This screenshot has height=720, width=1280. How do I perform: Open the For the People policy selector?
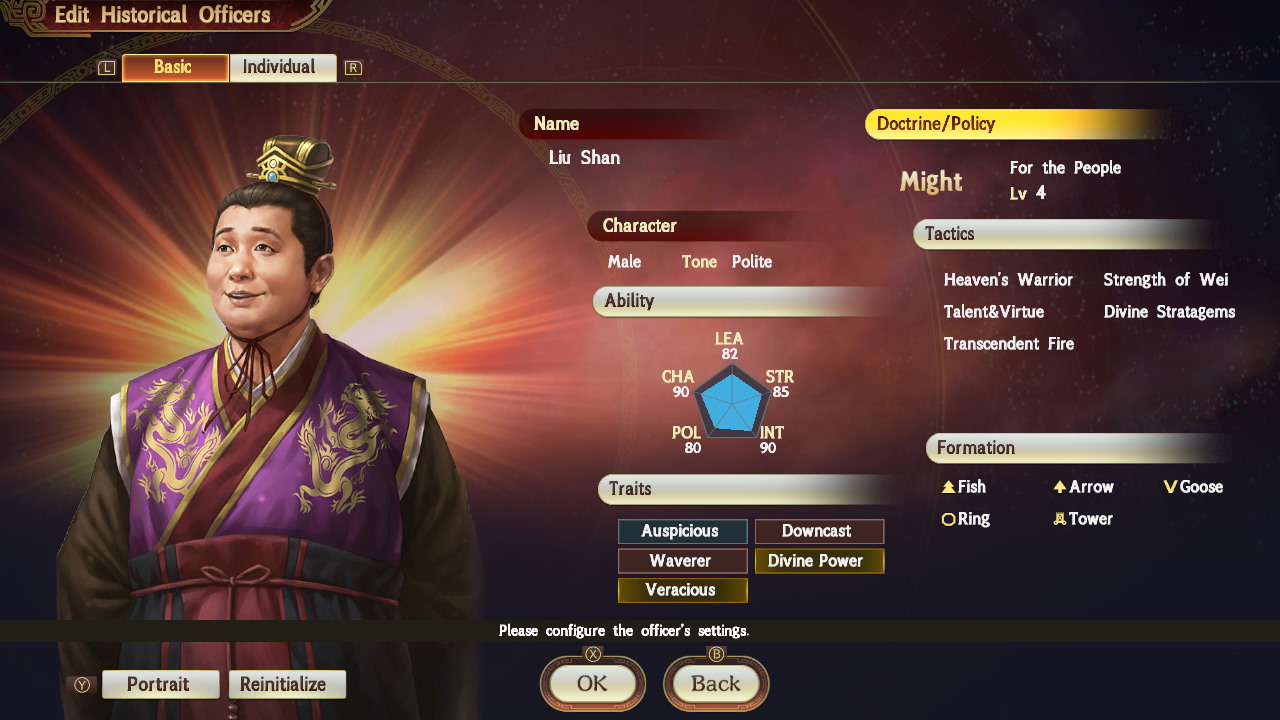click(x=1065, y=167)
